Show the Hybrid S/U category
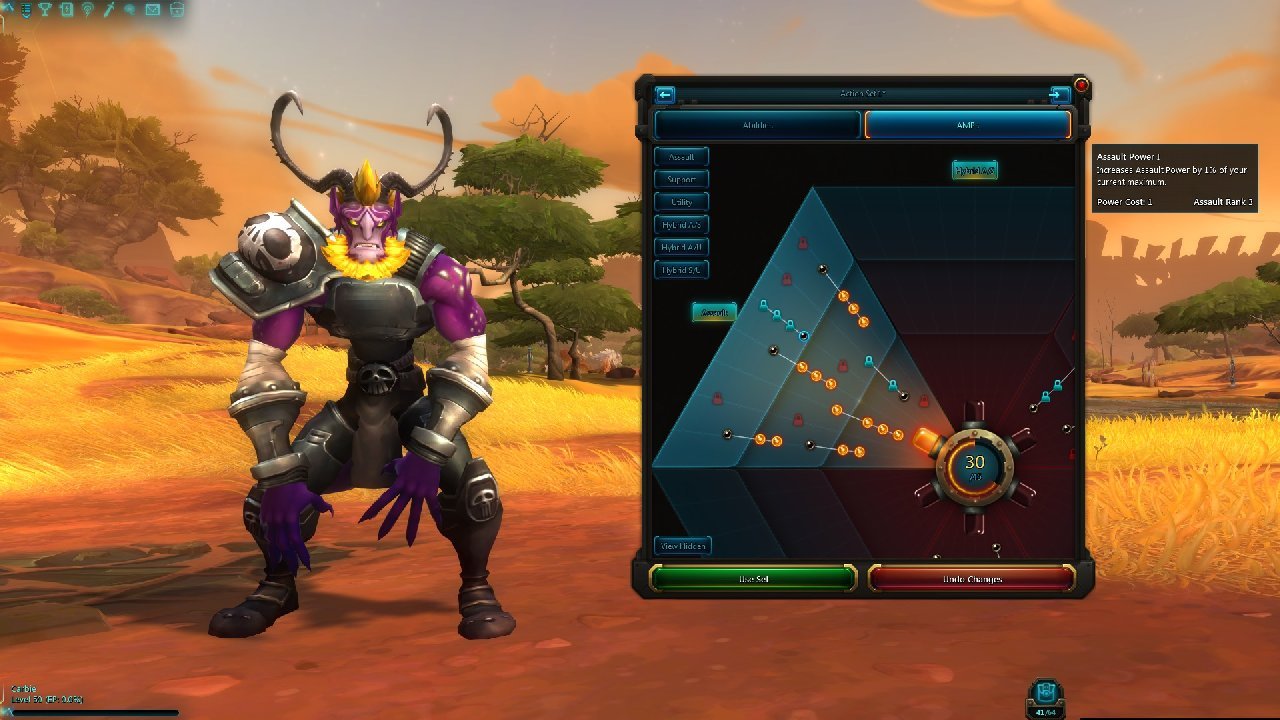 [x=681, y=270]
